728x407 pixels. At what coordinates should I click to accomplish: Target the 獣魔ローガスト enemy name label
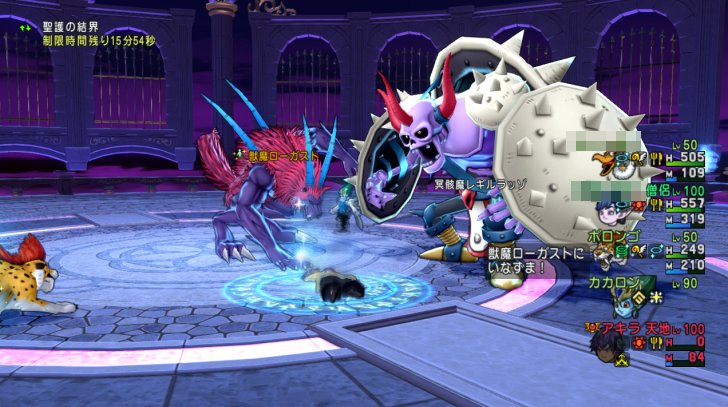(282, 156)
